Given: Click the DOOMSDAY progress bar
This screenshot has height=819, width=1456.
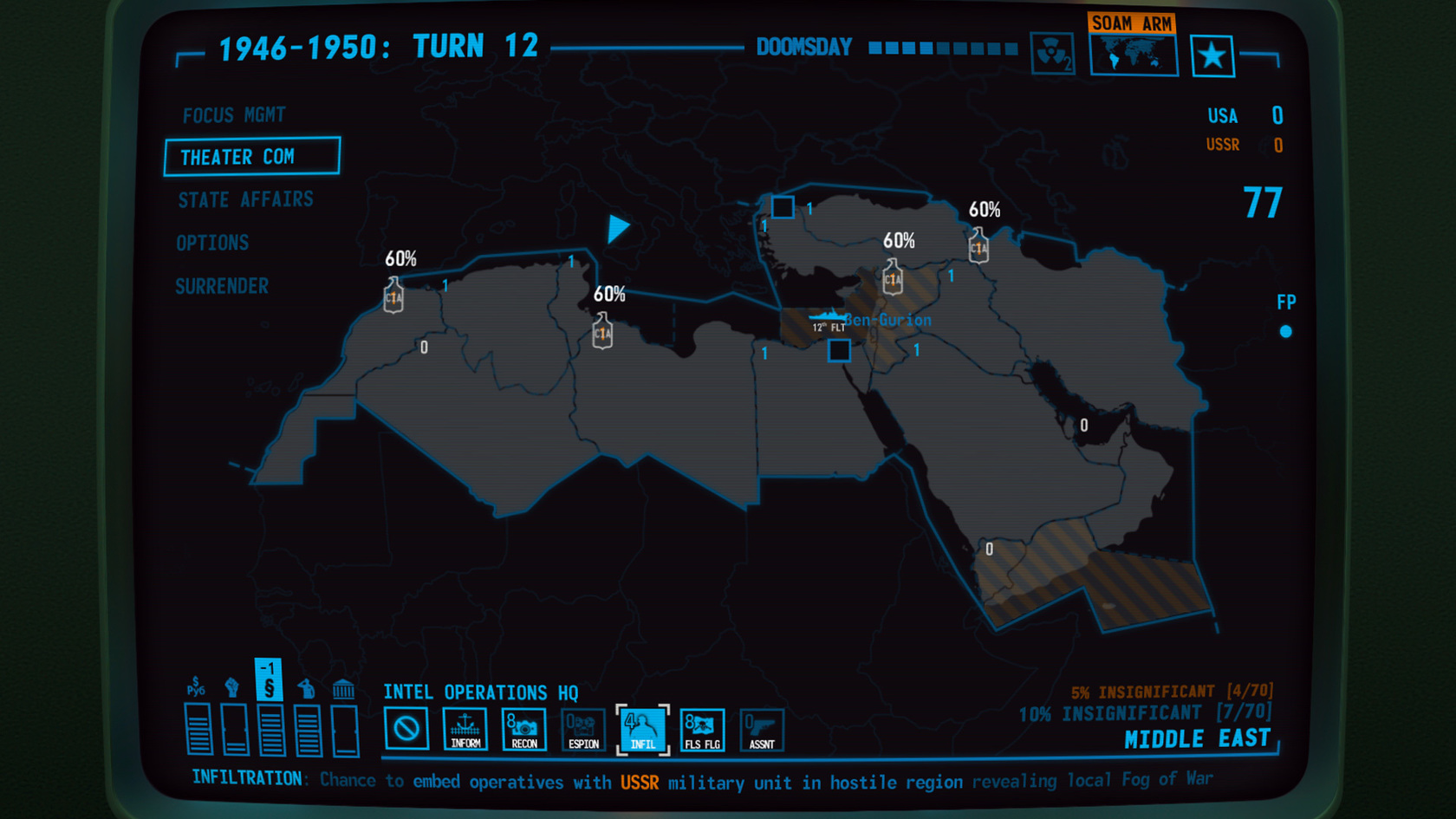Looking at the screenshot, I should pos(943,49).
